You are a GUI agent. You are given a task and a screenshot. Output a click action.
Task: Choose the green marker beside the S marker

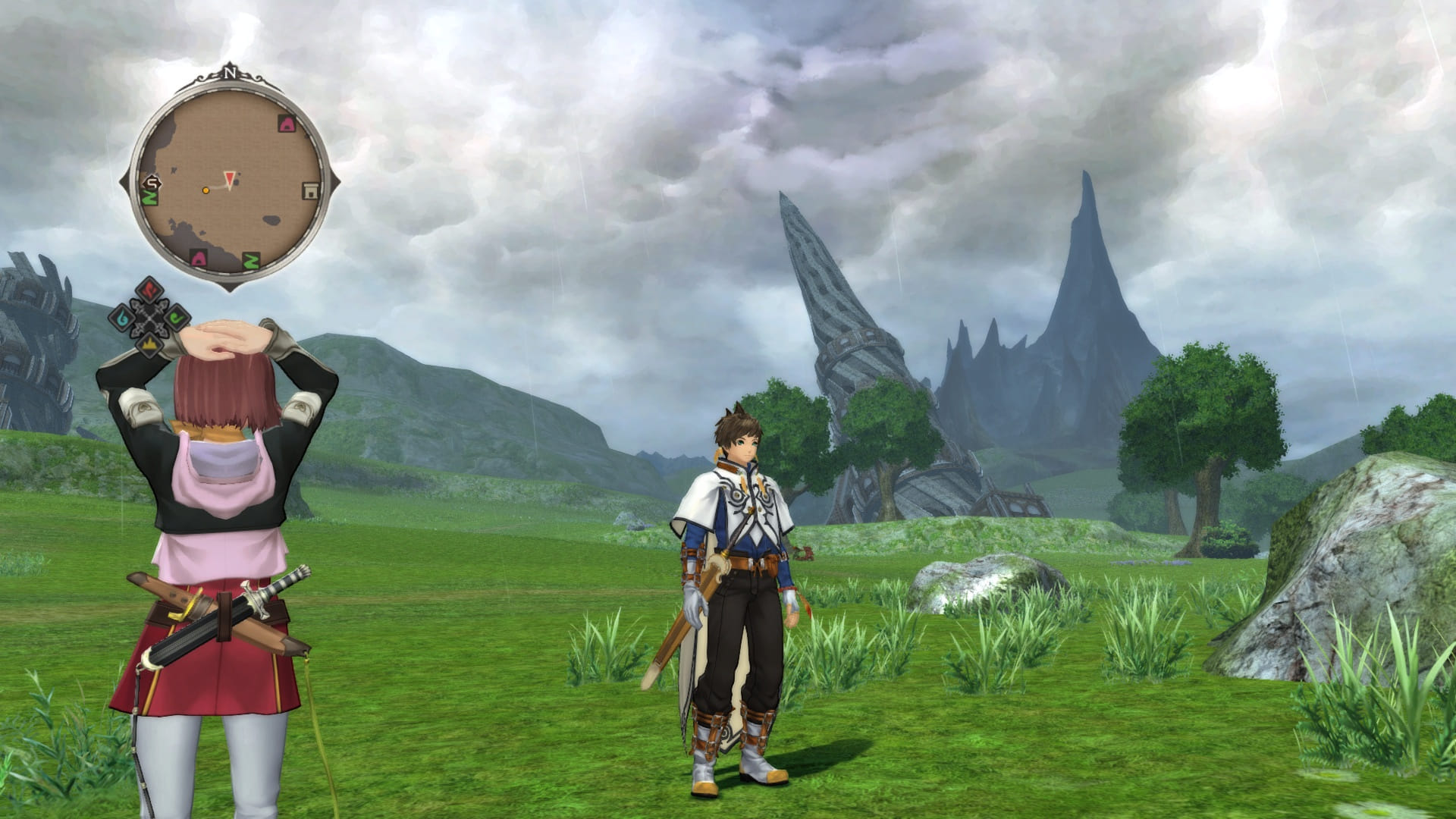pos(151,199)
